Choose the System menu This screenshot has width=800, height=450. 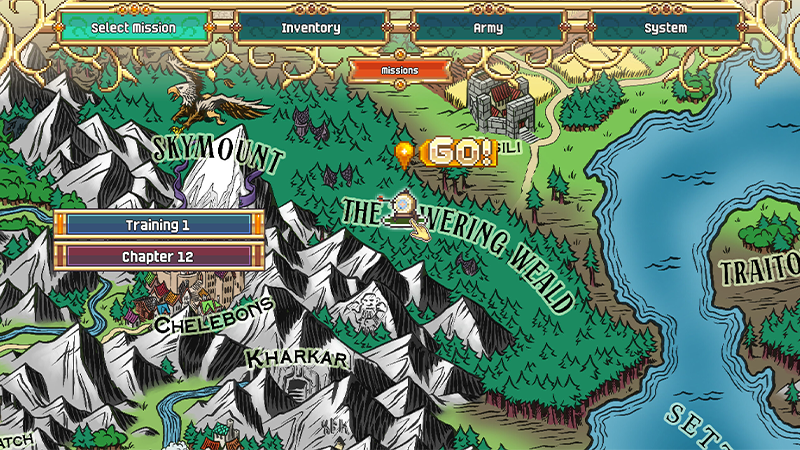tap(665, 28)
